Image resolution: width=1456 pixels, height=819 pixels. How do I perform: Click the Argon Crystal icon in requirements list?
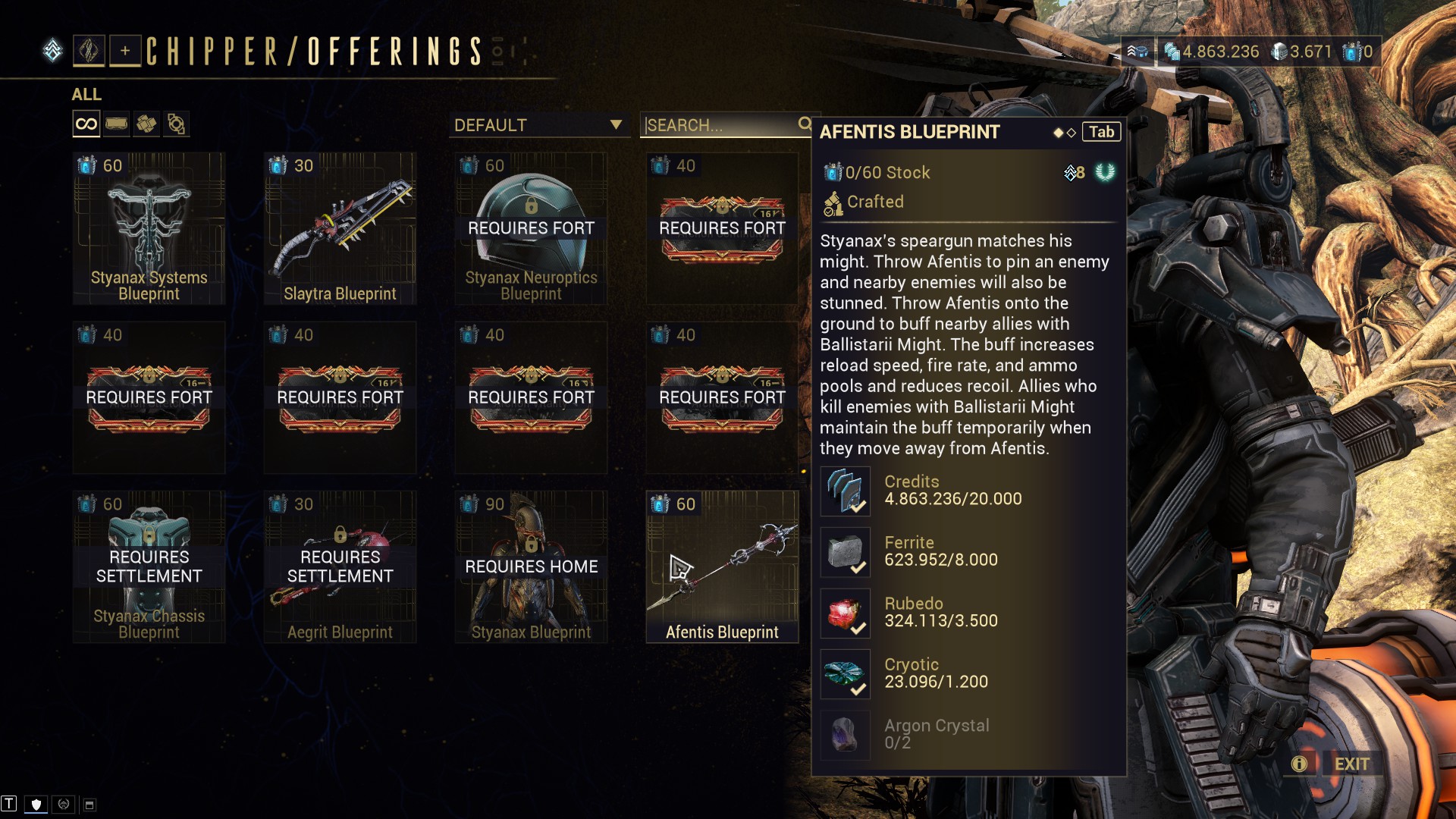[845, 735]
